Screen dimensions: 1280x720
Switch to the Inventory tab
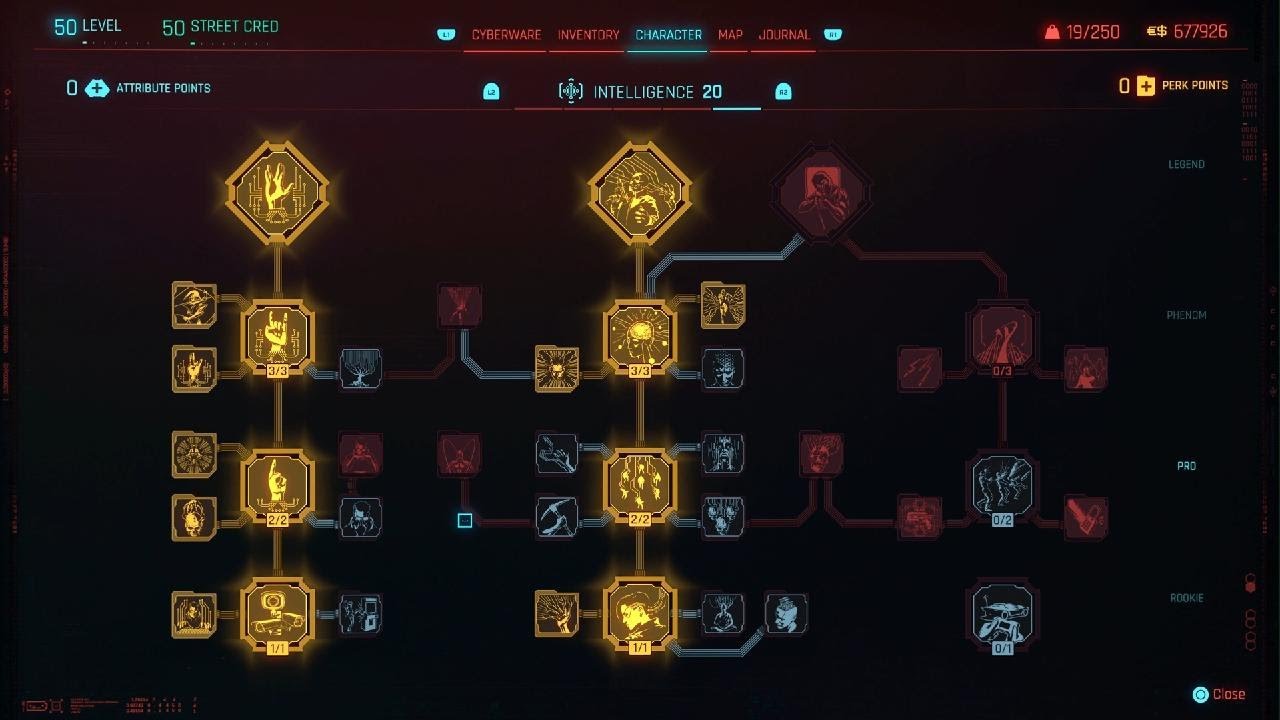click(588, 35)
